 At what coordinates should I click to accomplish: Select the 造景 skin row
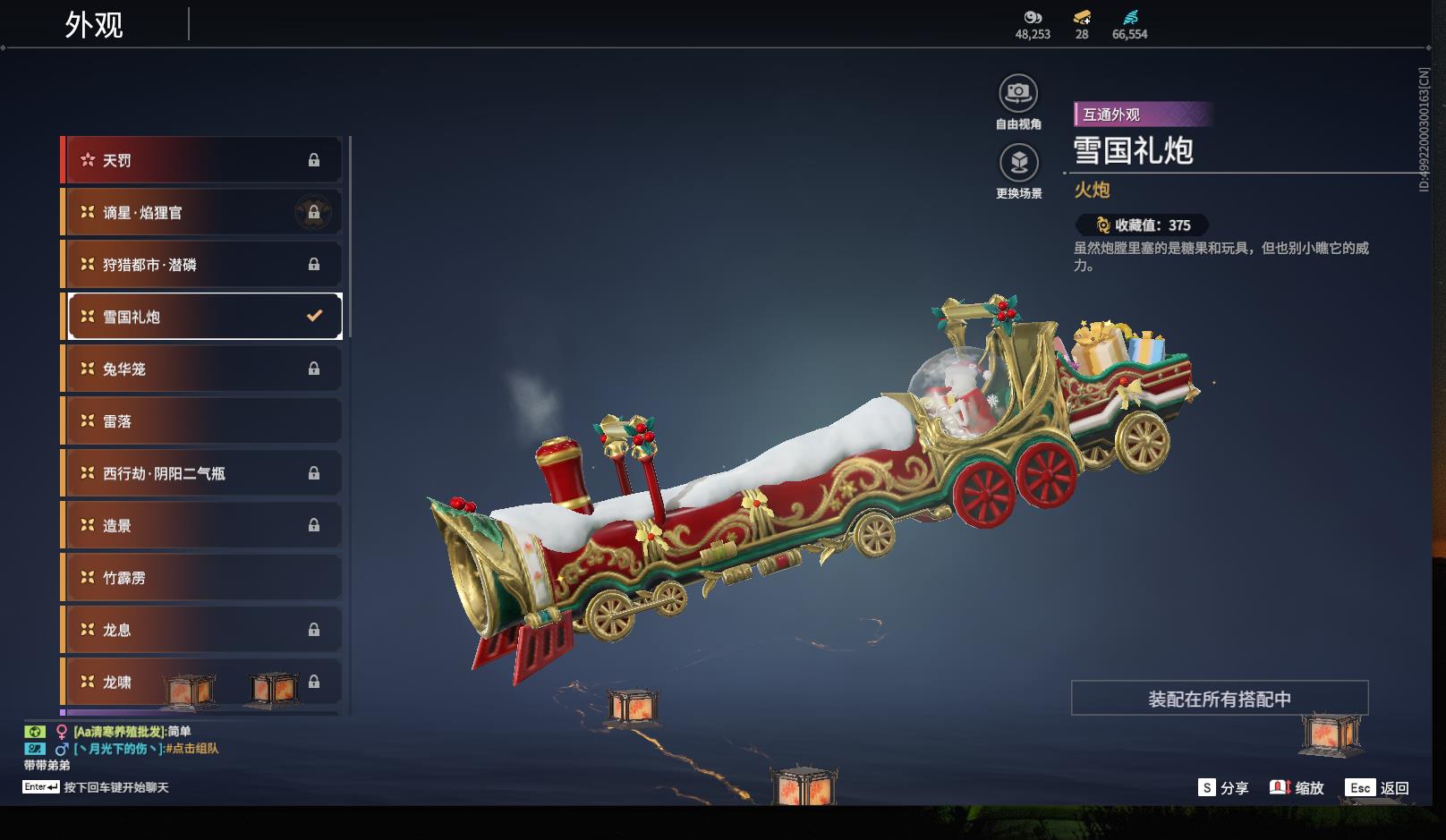[x=203, y=525]
